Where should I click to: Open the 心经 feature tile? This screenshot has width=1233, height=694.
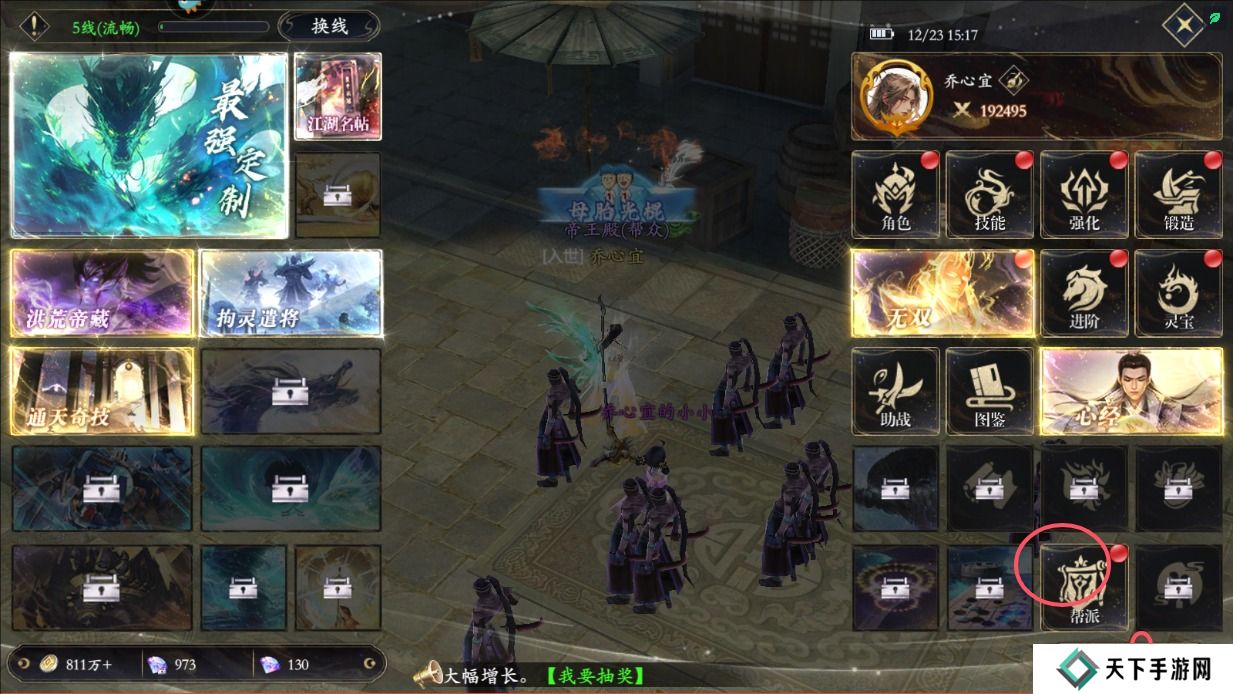point(1131,390)
